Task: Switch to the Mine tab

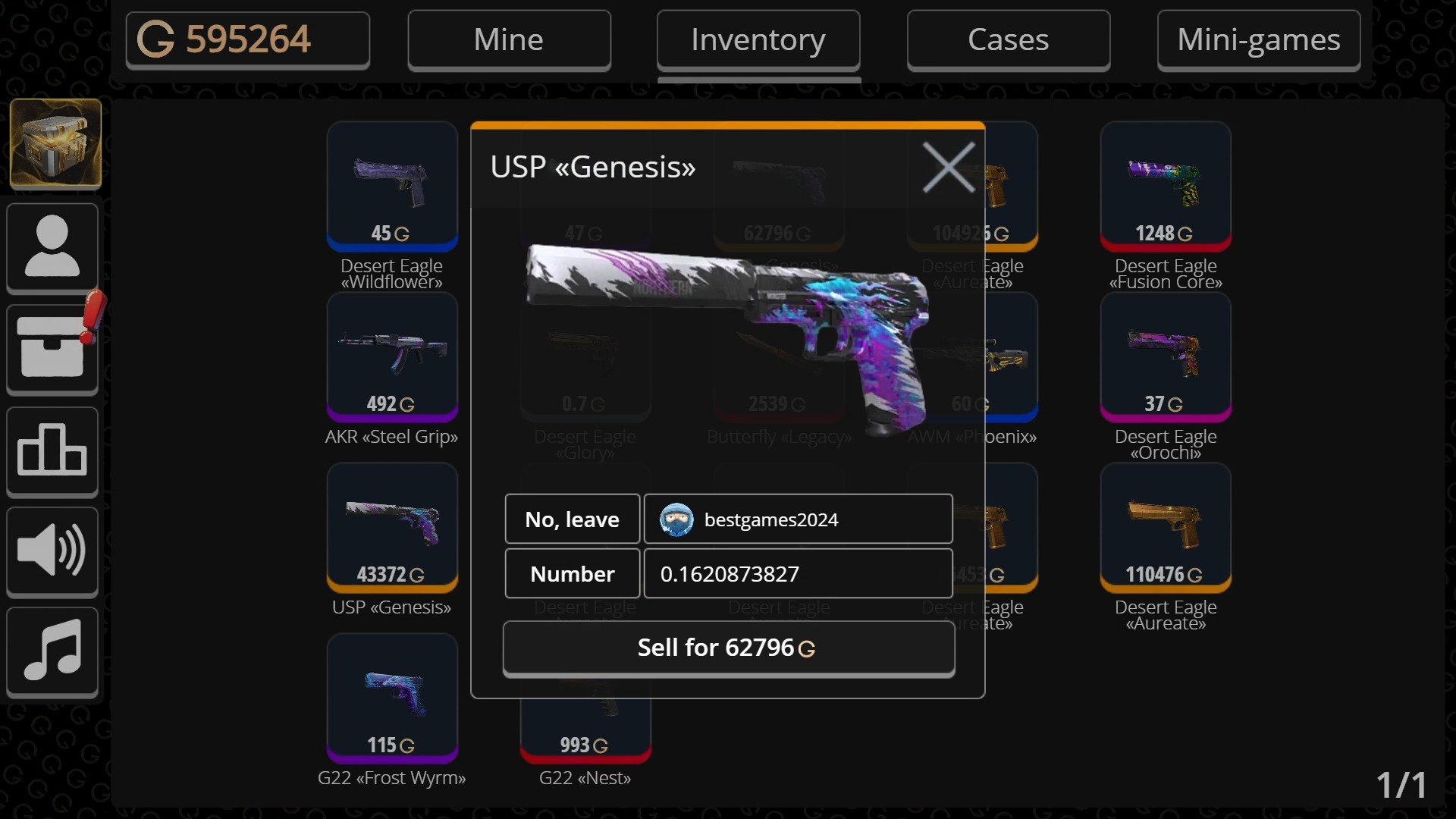Action: (x=509, y=39)
